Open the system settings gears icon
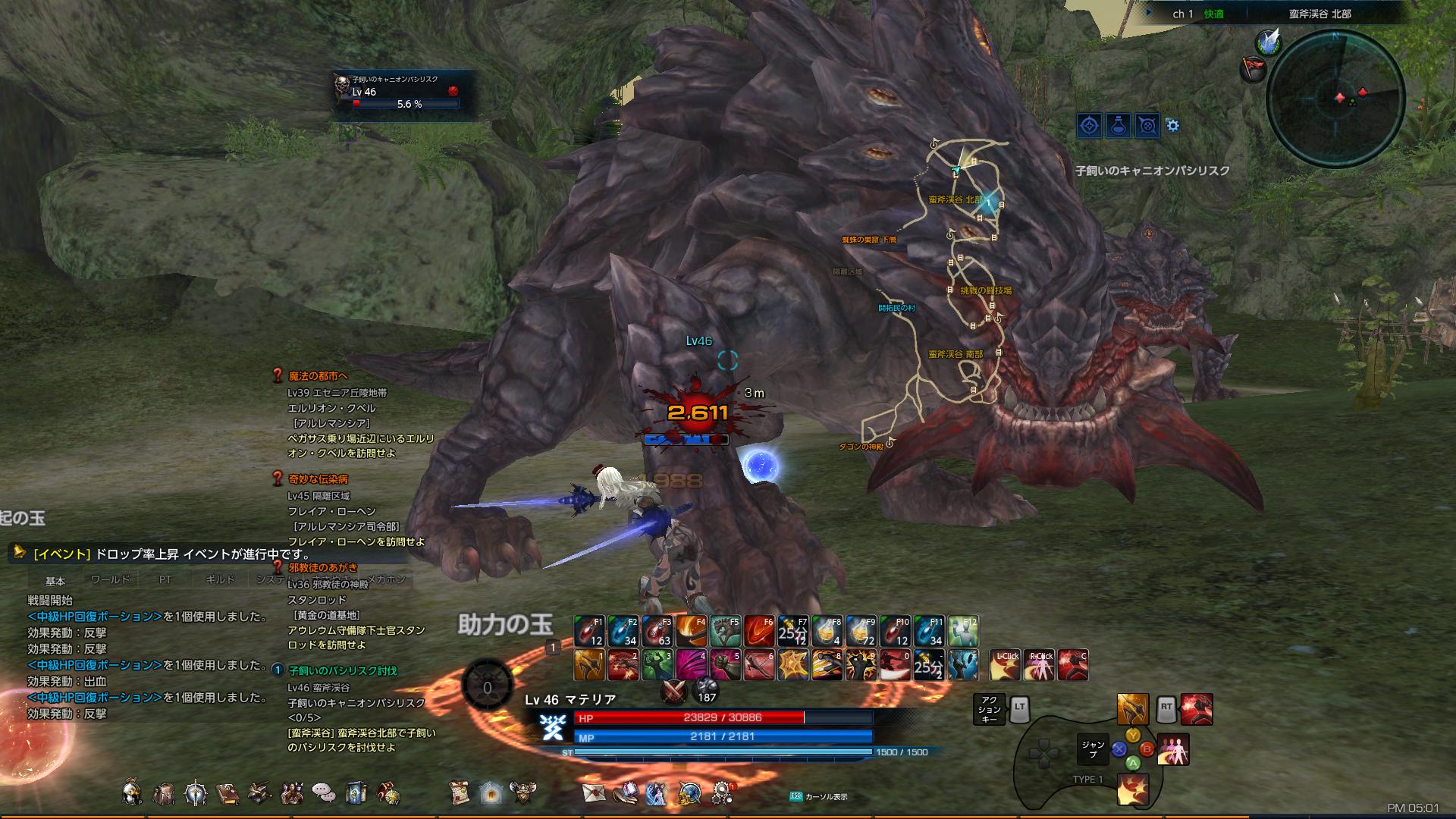Screen dimensions: 1456x819 [x=722, y=793]
